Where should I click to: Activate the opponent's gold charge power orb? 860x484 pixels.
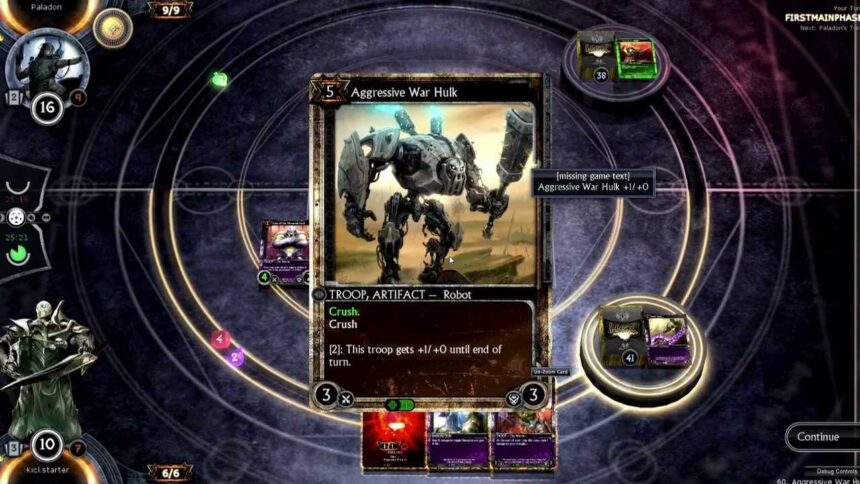point(112,29)
